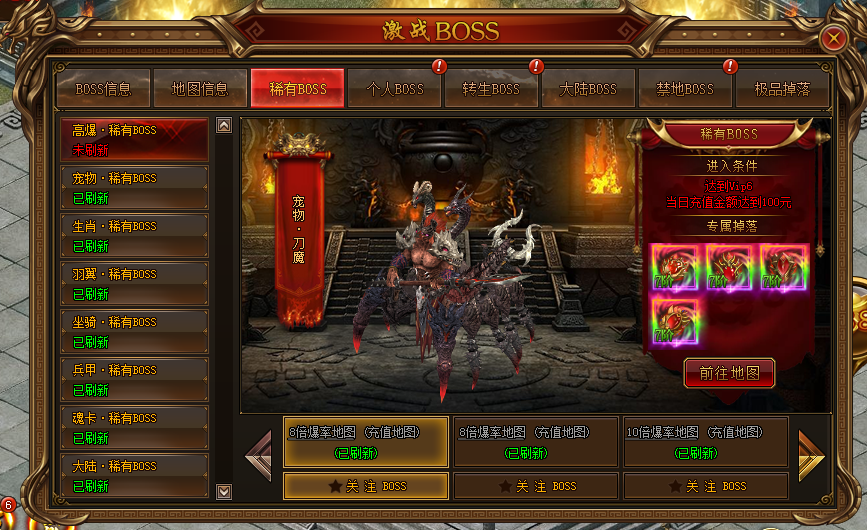Open the 魂卡·稀有BOSS entry
The width and height of the screenshot is (867, 530).
pyautogui.click(x=134, y=428)
